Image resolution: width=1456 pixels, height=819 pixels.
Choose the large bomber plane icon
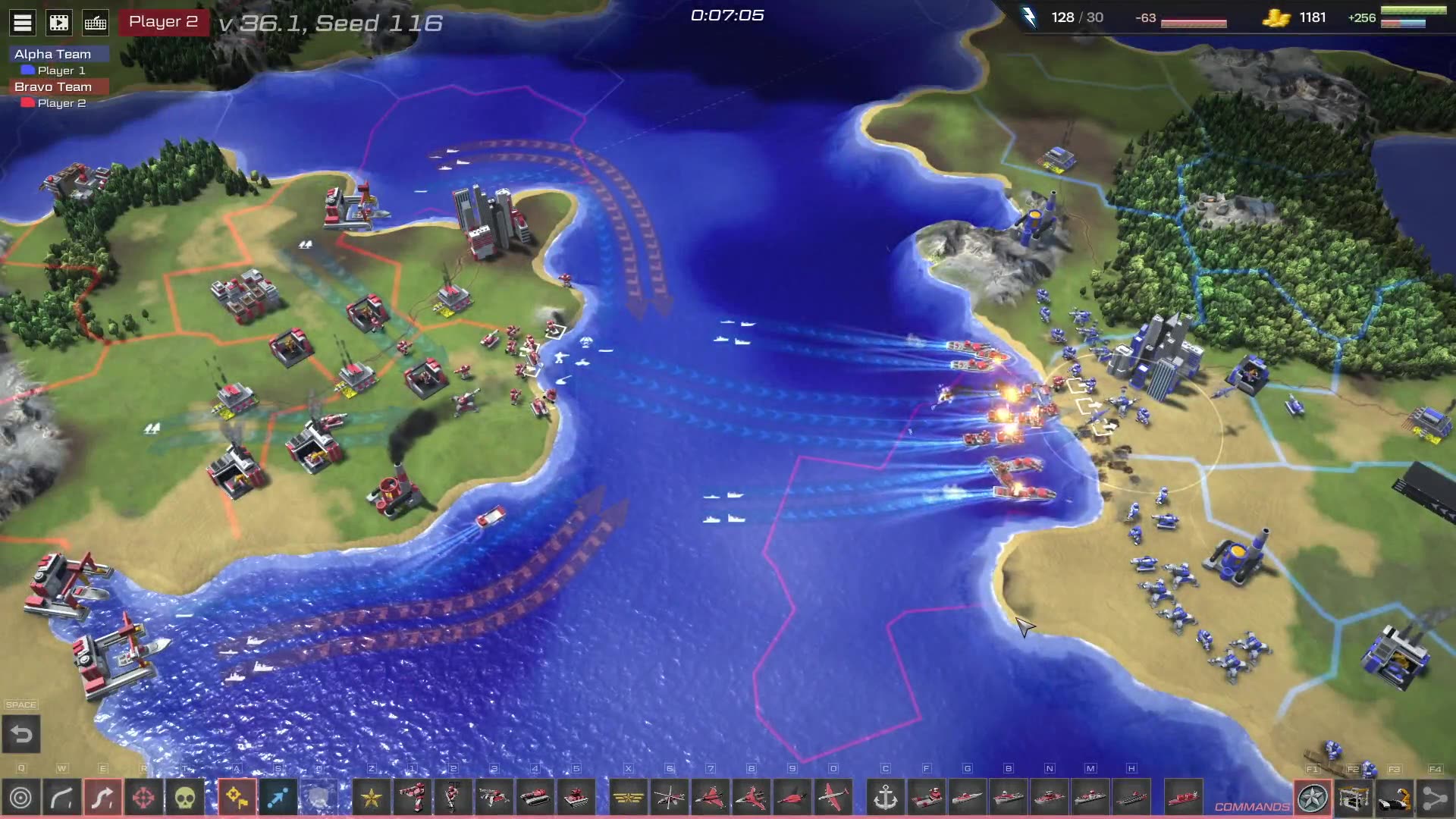[833, 798]
